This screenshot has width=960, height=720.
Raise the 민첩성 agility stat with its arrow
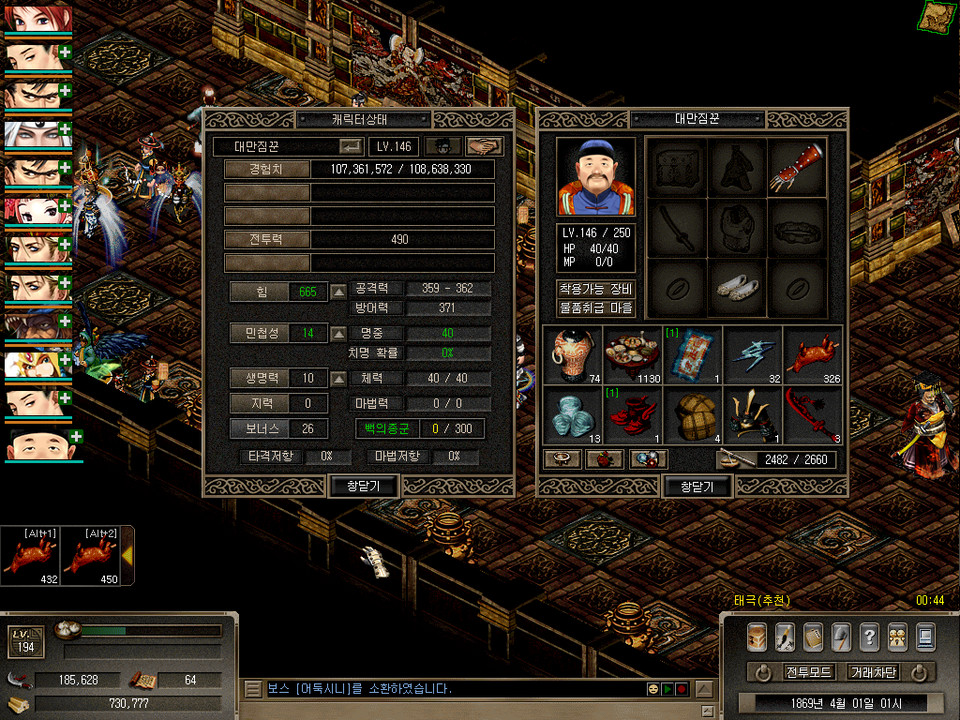pyautogui.click(x=339, y=333)
